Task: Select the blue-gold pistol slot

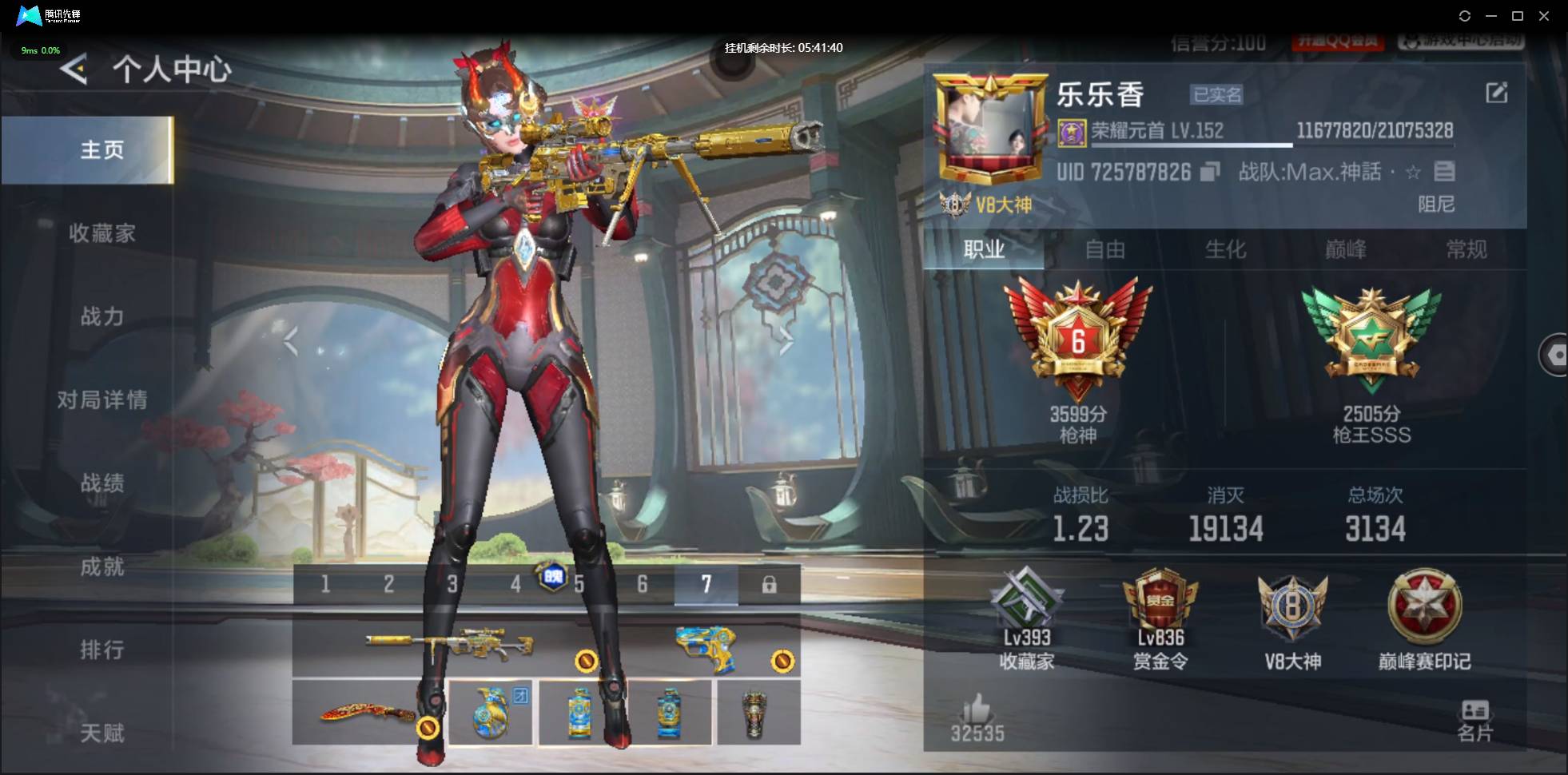Action: [x=706, y=647]
